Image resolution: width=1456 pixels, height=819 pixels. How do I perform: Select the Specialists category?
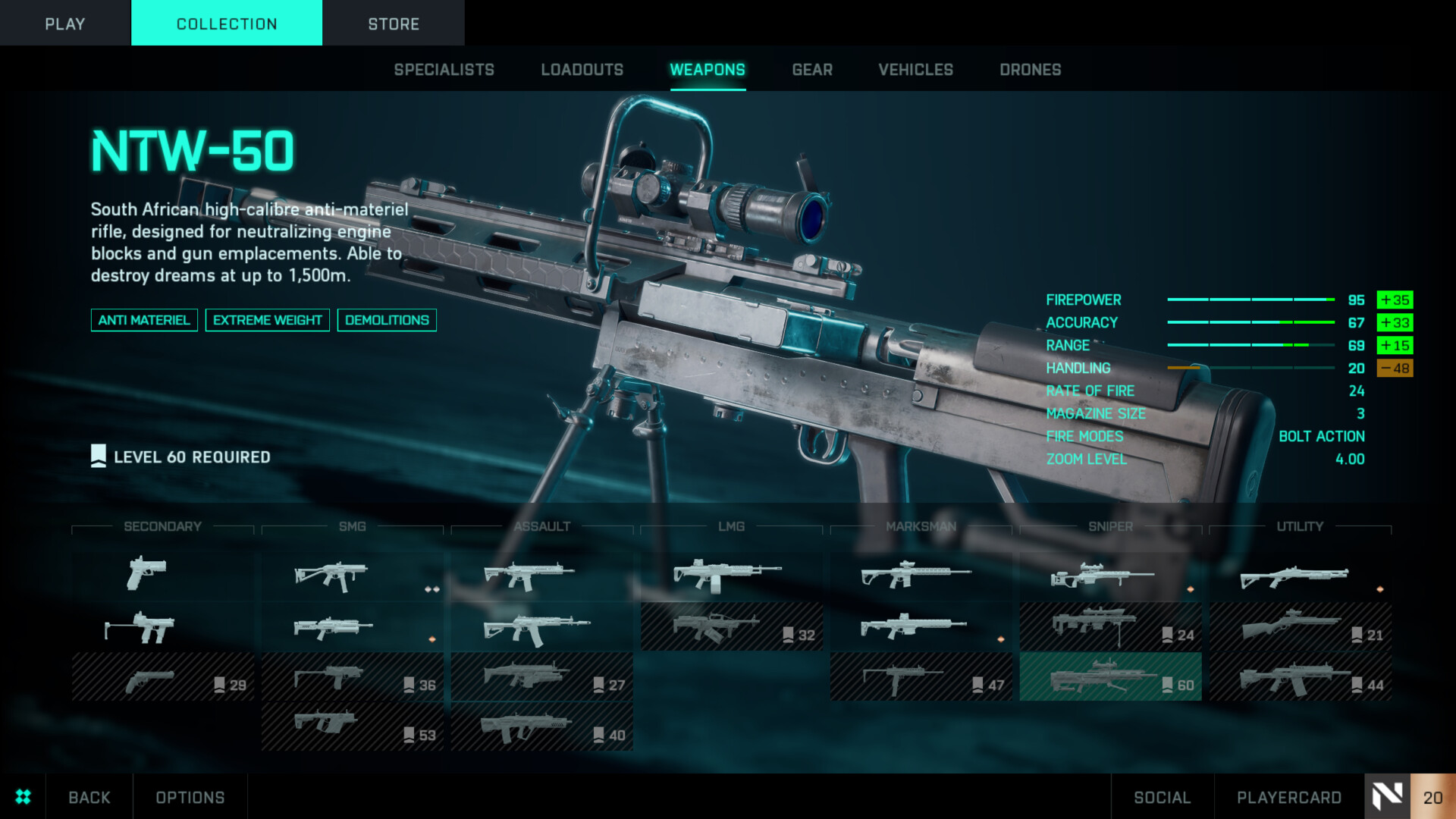point(444,70)
